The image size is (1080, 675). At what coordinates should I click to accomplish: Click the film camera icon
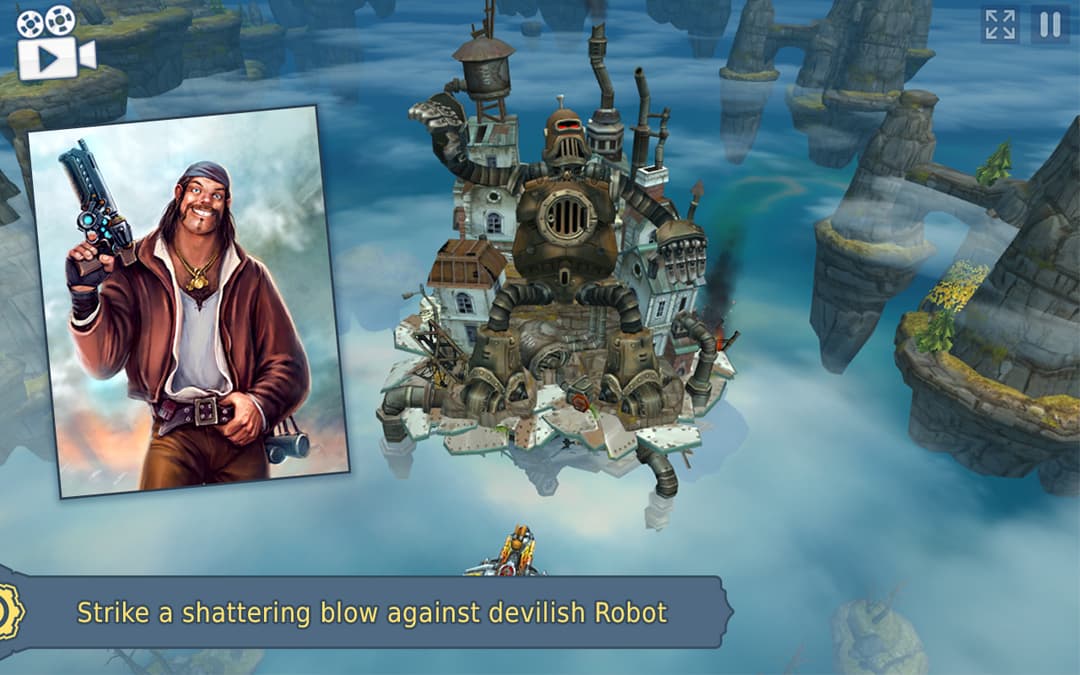pyautogui.click(x=55, y=43)
